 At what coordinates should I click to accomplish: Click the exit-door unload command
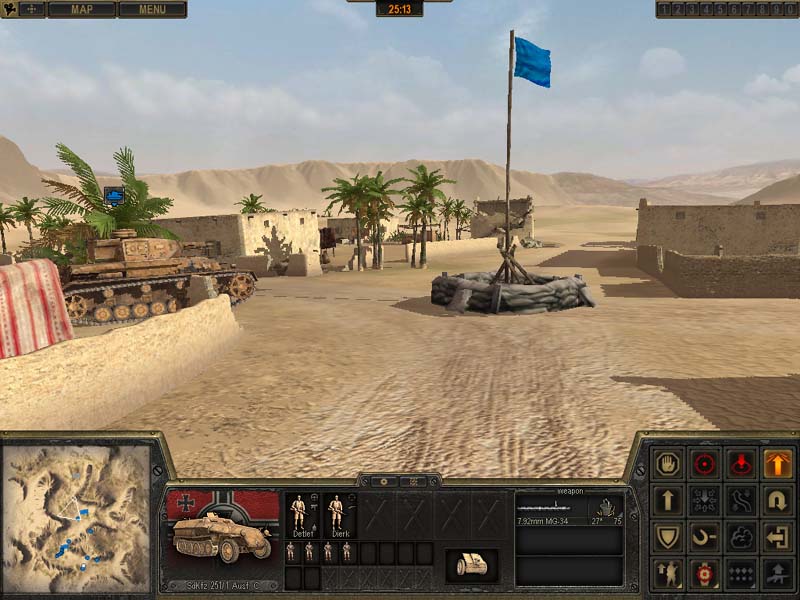(x=778, y=537)
